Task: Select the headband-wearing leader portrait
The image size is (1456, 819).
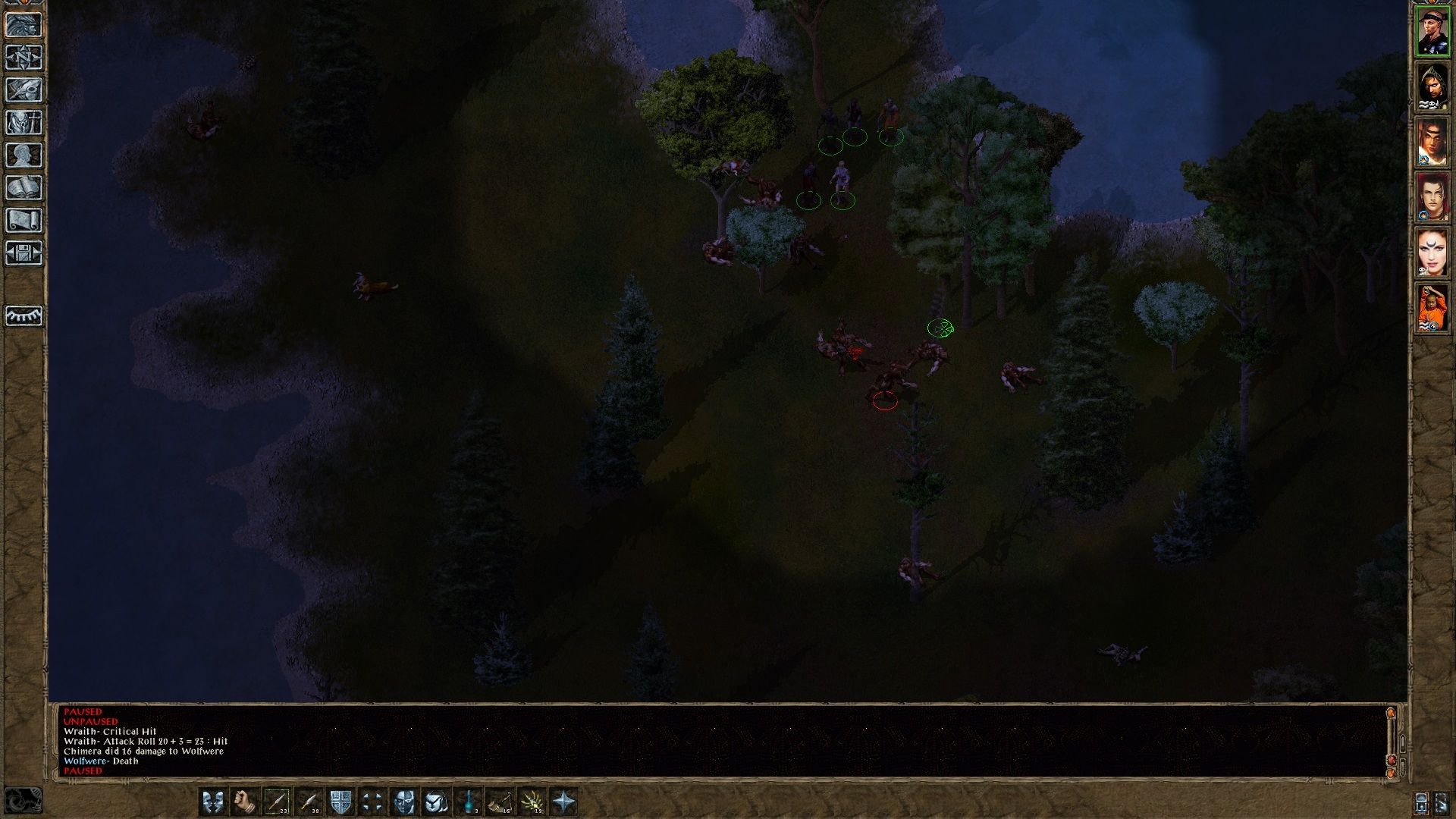Action: pyautogui.click(x=1432, y=31)
